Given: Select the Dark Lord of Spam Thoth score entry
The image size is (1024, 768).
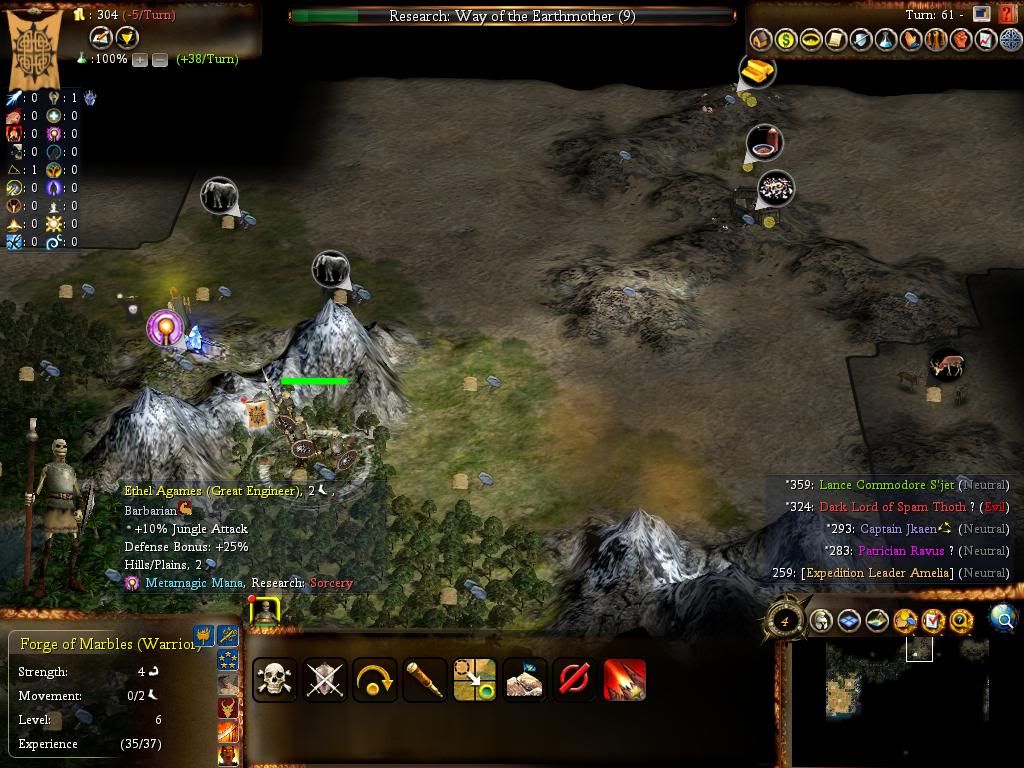Looking at the screenshot, I should click(893, 507).
